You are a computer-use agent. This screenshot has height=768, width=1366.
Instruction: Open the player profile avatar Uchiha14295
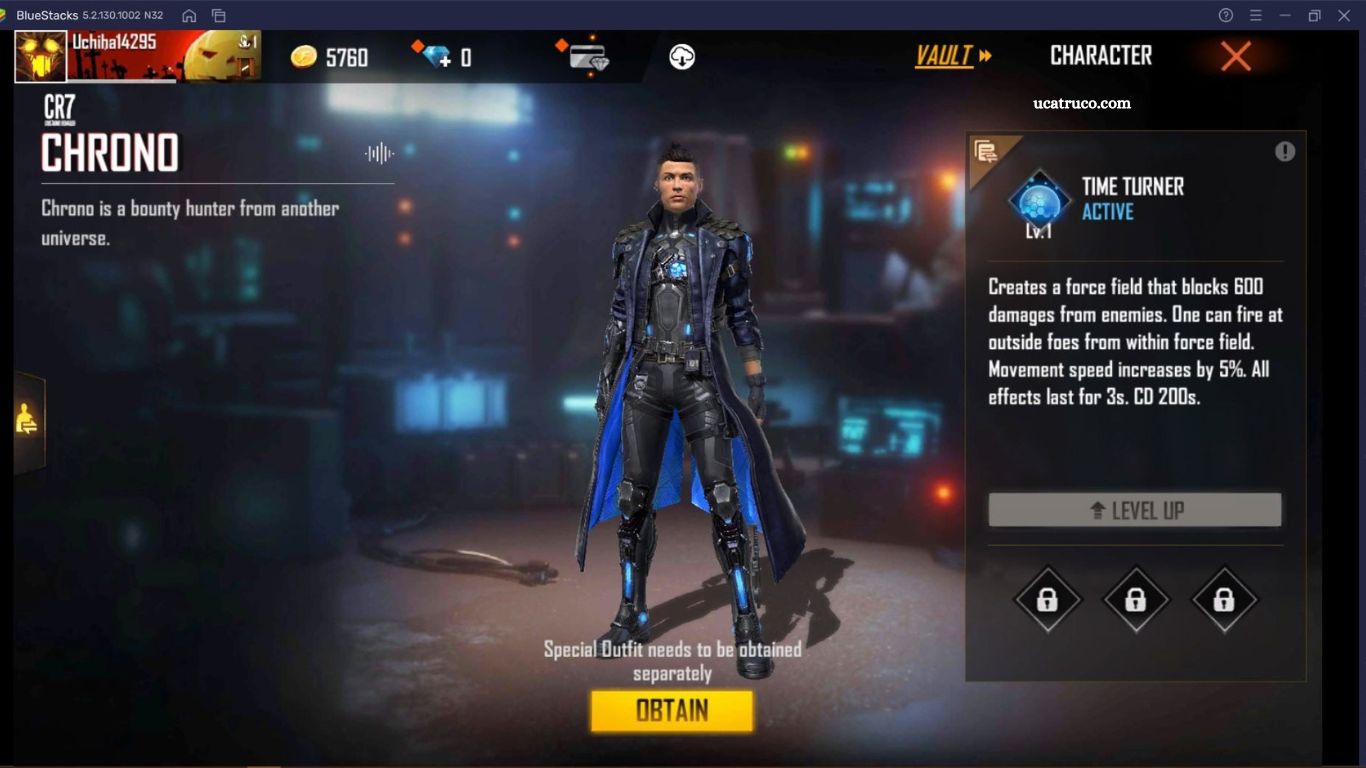(x=41, y=56)
